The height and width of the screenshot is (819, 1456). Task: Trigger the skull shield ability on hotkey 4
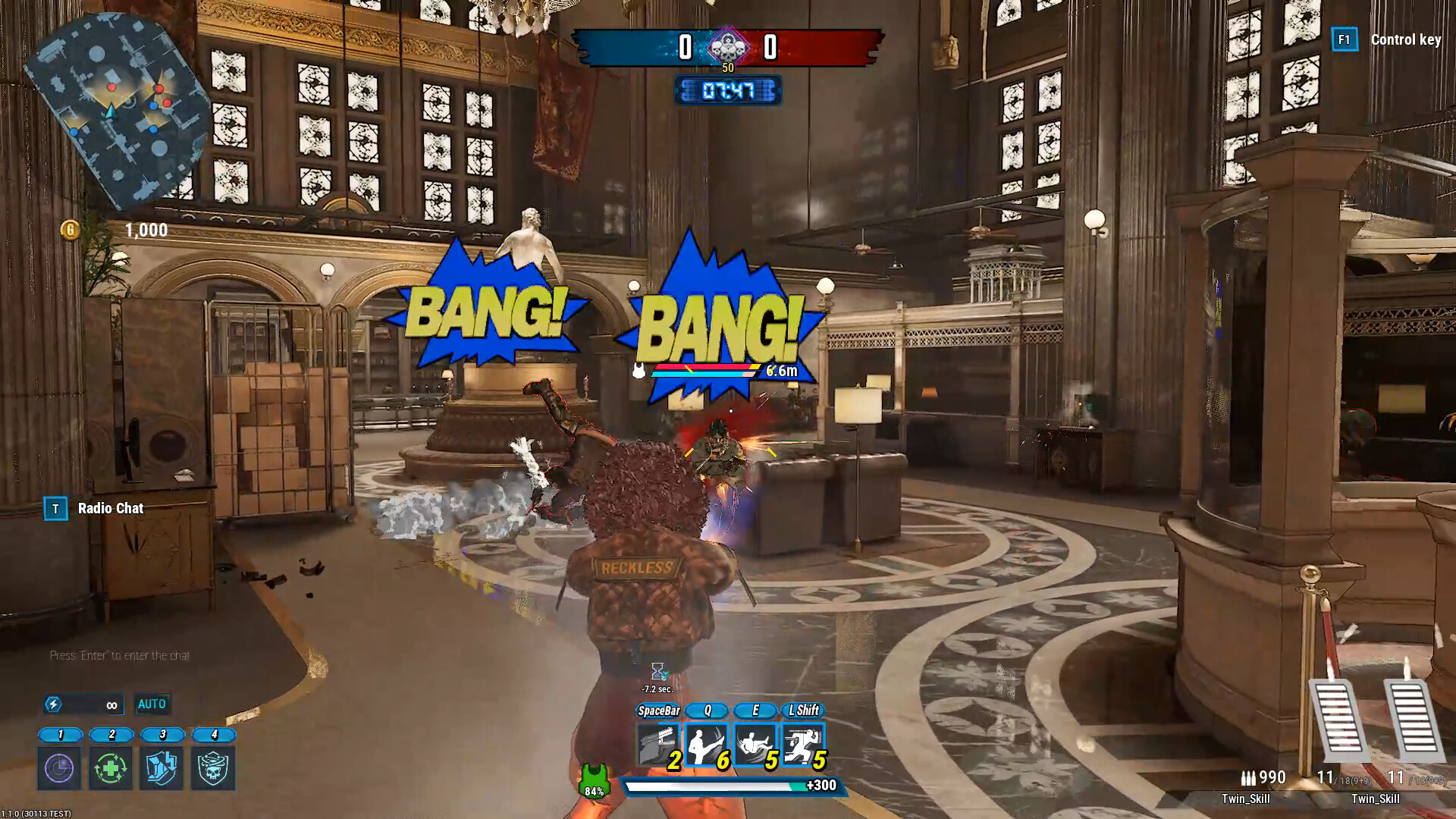point(214,767)
